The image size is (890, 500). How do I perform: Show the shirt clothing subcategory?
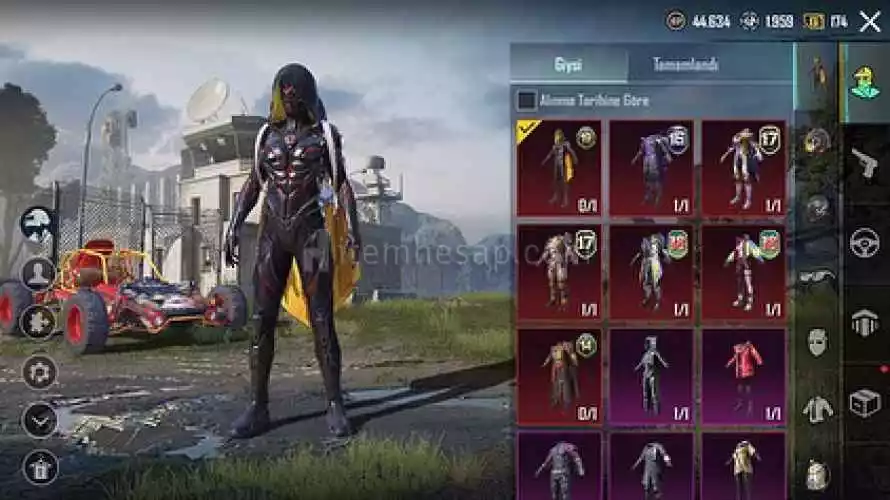818,408
